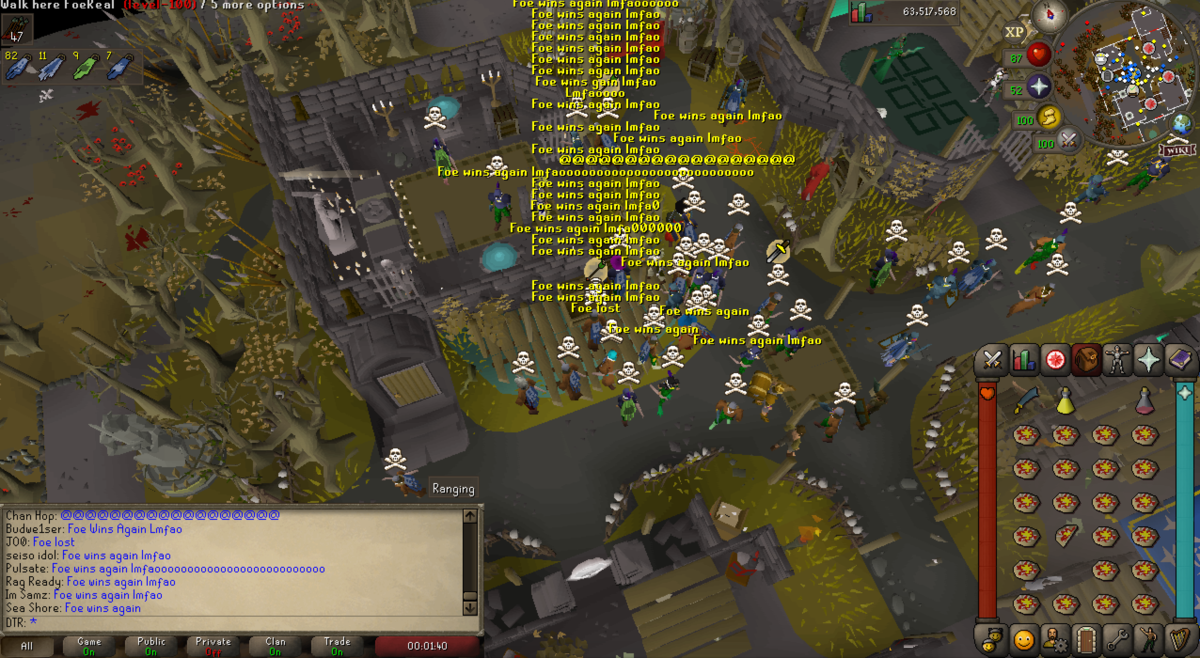Show the Prayer tab
Viewport: 1200px width, 658px height.
click(x=1149, y=358)
